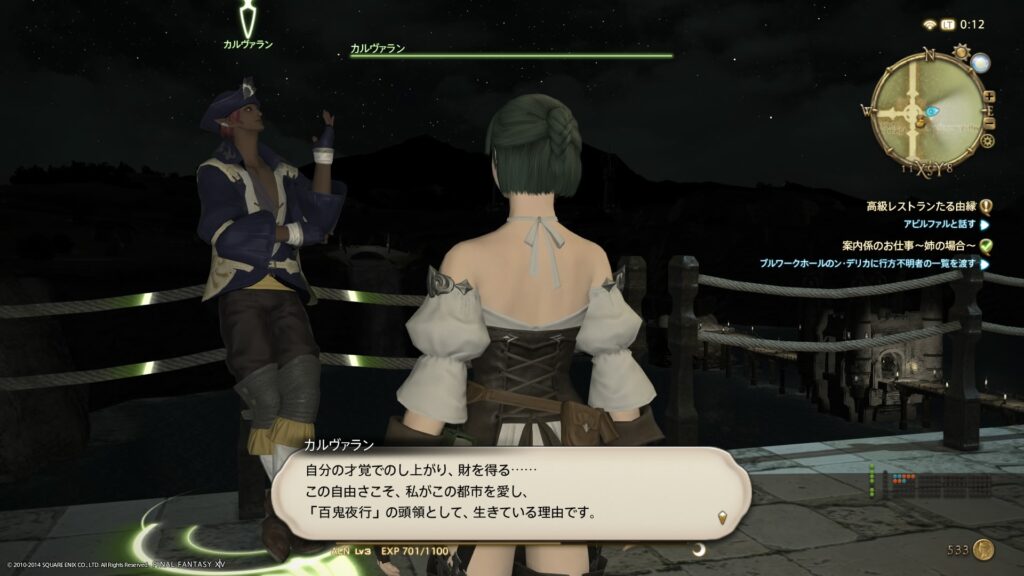This screenshot has height=576, width=1024.
Task: Select the ン・デリカ delivery objective
Action: click(x=866, y=264)
